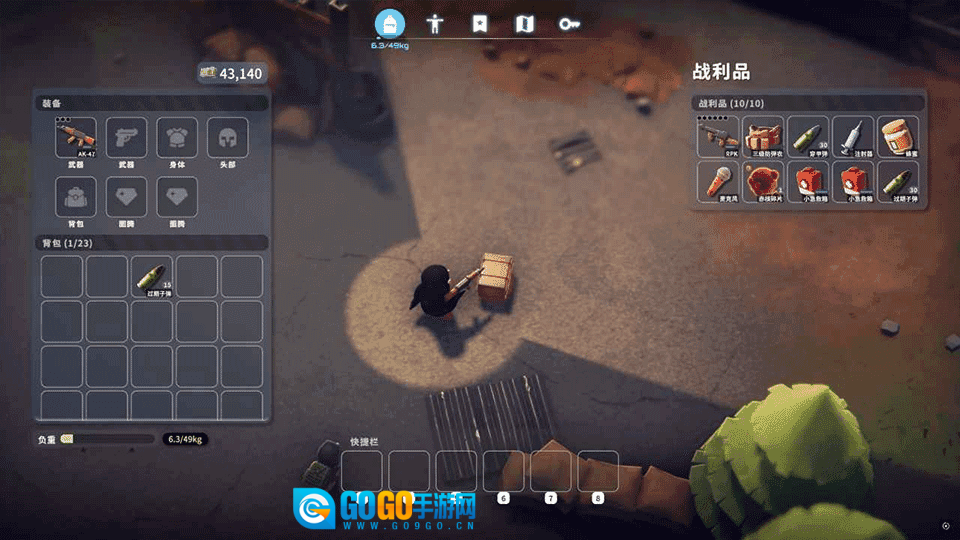Select the body armor equipment slot
Screen dimensions: 960x540
coord(177,138)
